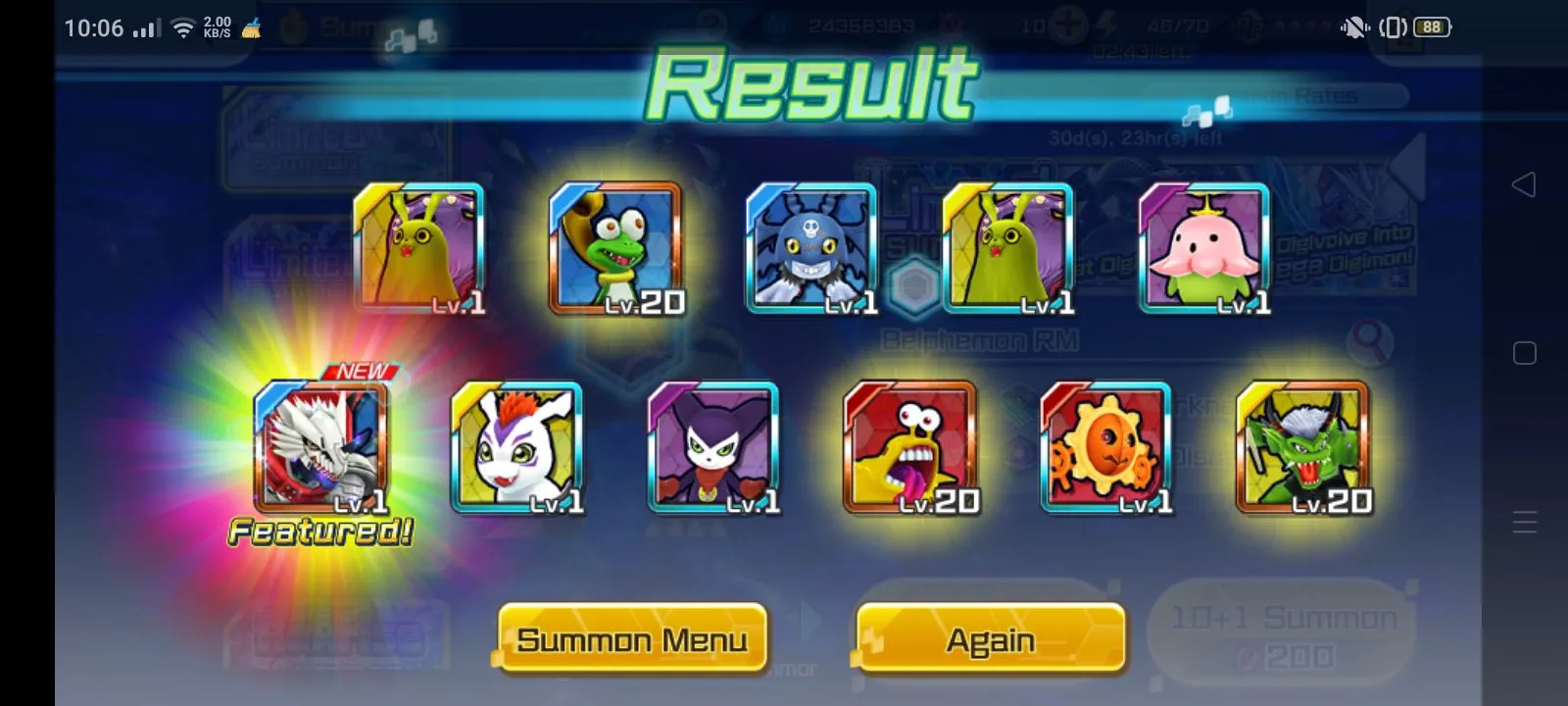Open the Summon Menu
This screenshot has width=1568, height=706.
(632, 639)
